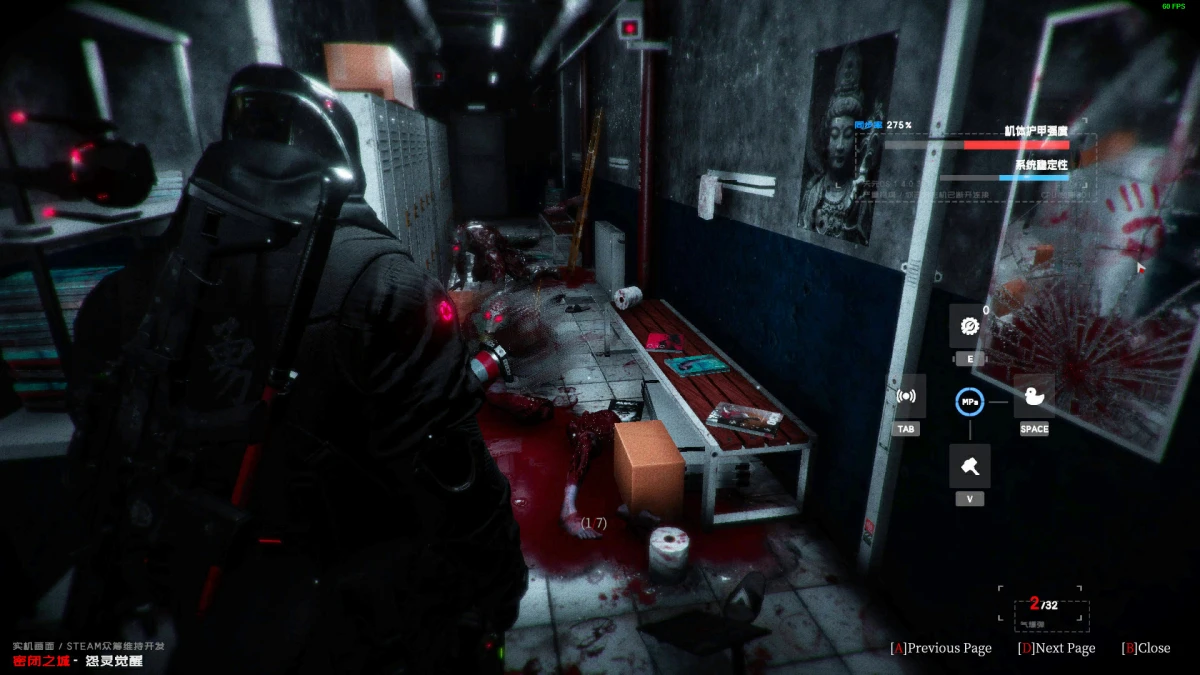Viewport: 1200px width, 675px height.
Task: Go to the Previous Page
Action: point(941,648)
